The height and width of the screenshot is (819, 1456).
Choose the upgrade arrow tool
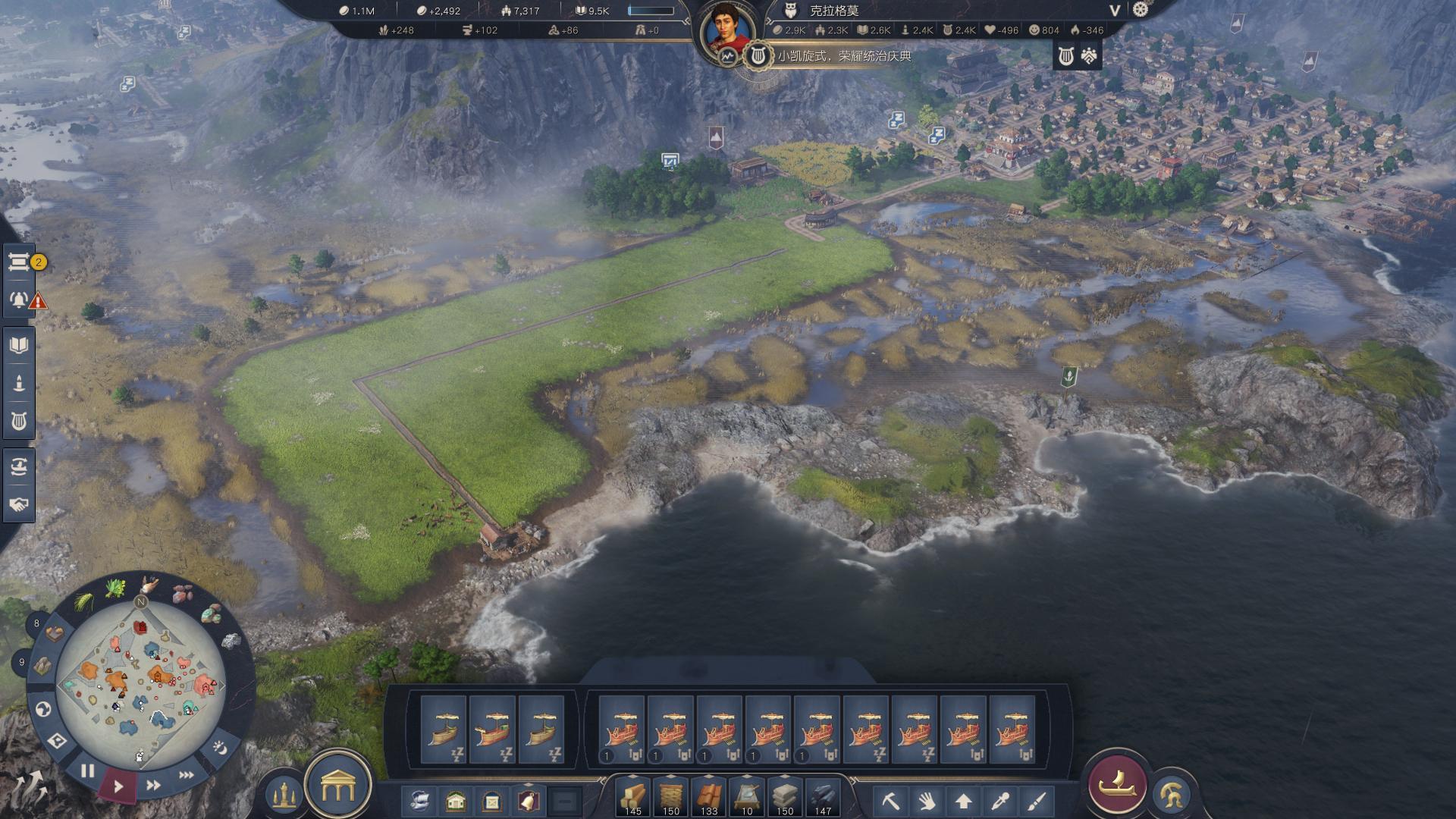pyautogui.click(x=963, y=801)
